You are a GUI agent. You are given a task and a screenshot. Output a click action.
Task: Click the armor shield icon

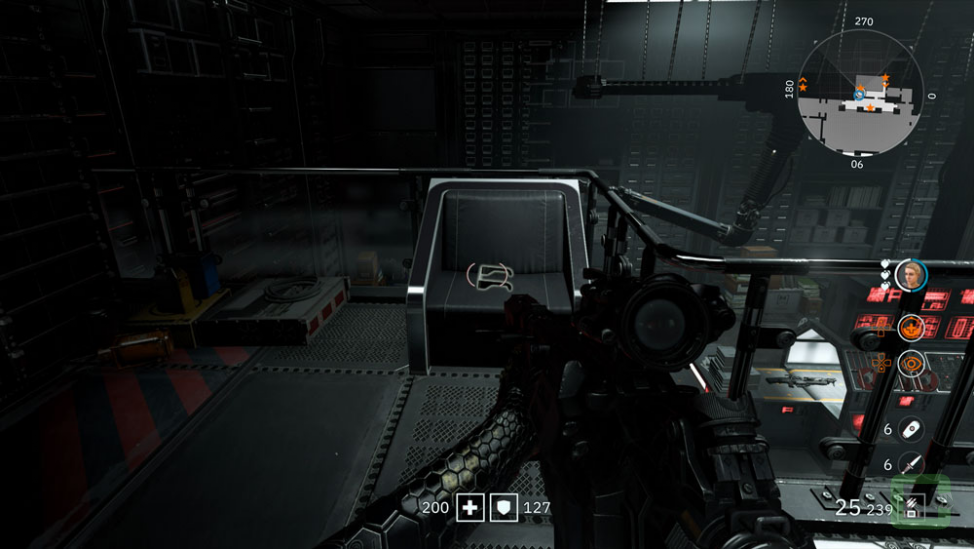coord(503,508)
